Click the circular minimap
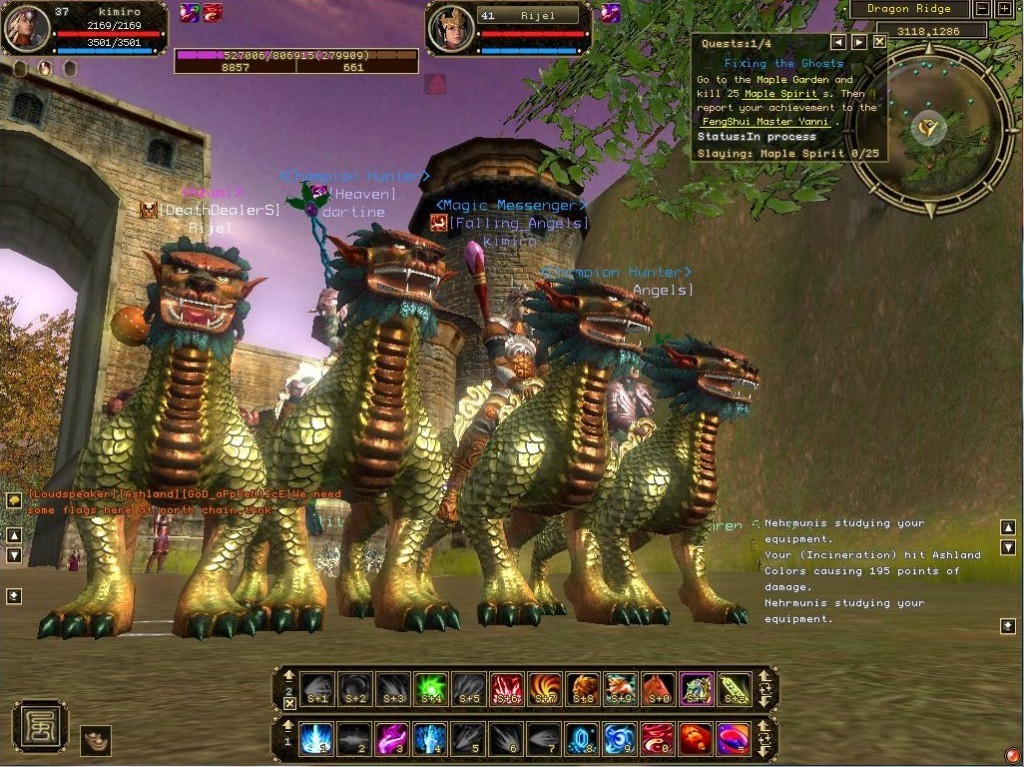Image resolution: width=1024 pixels, height=767 pixels. click(930, 128)
